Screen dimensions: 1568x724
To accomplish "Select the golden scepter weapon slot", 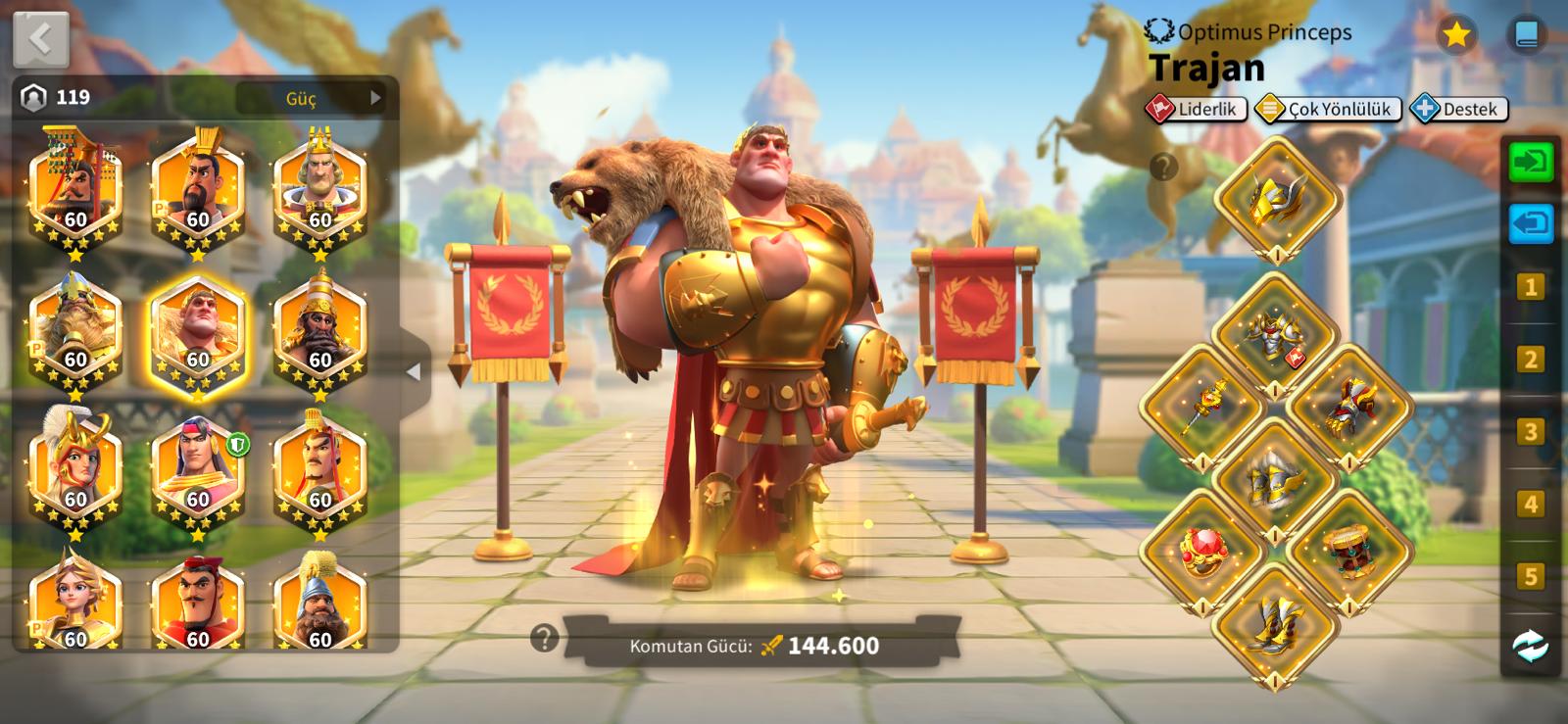I will (1203, 406).
